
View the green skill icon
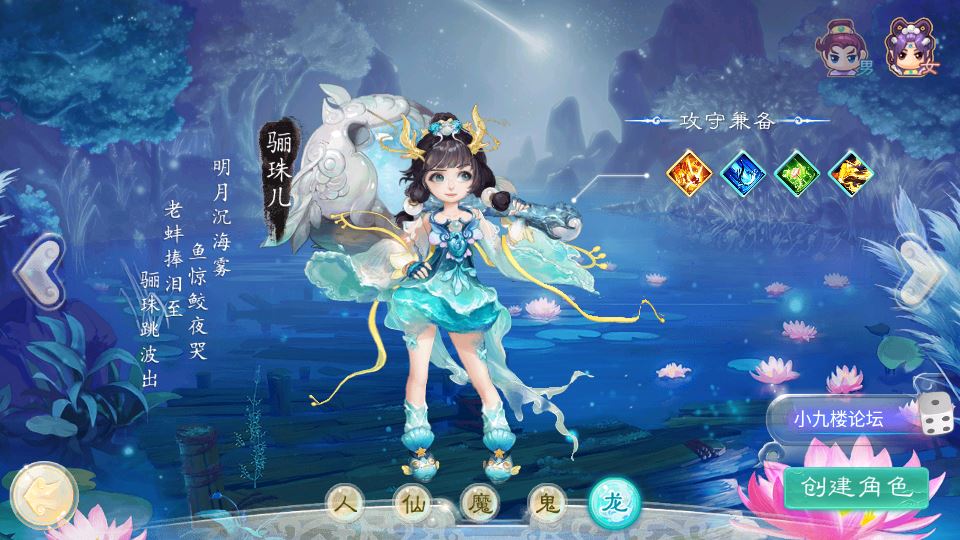coord(797,172)
